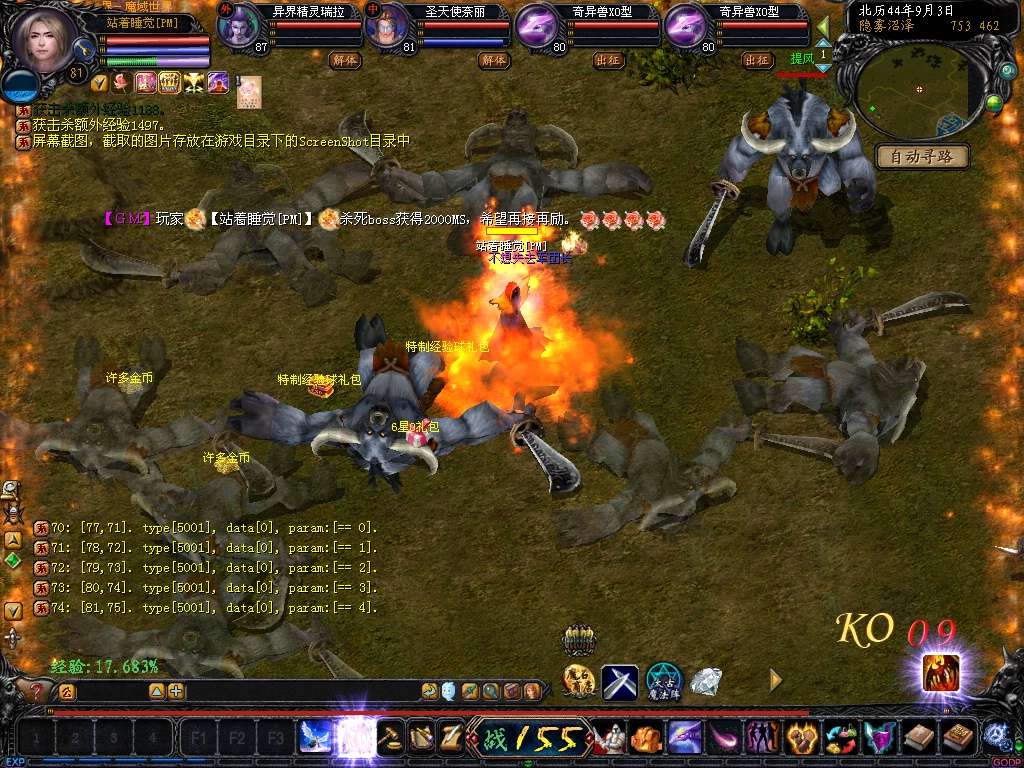This screenshot has height=768, width=1024.
Task: Select the 异界精灵瑞拉 pet portrait
Action: coord(238,27)
